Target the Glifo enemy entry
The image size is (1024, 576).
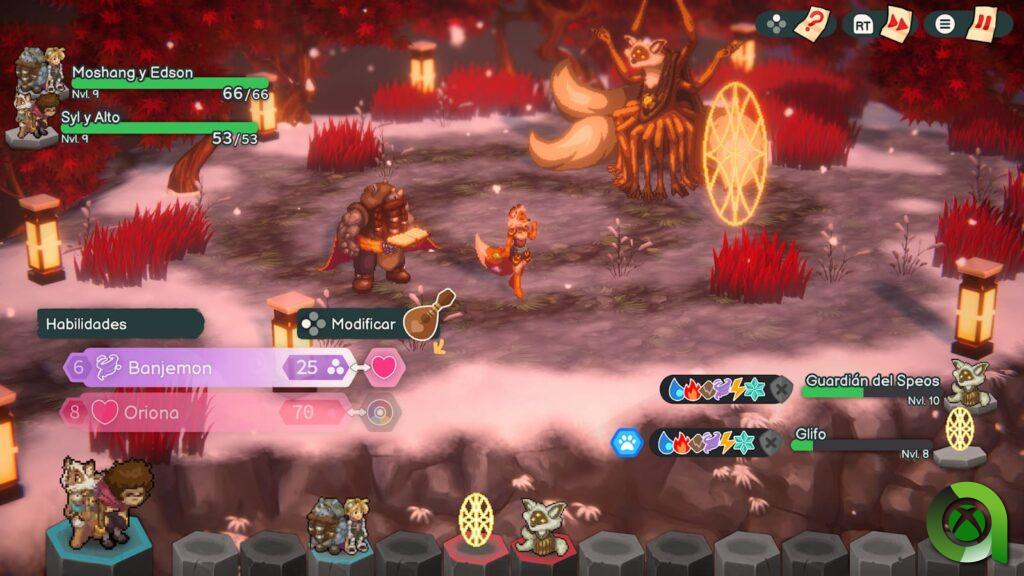click(x=860, y=440)
